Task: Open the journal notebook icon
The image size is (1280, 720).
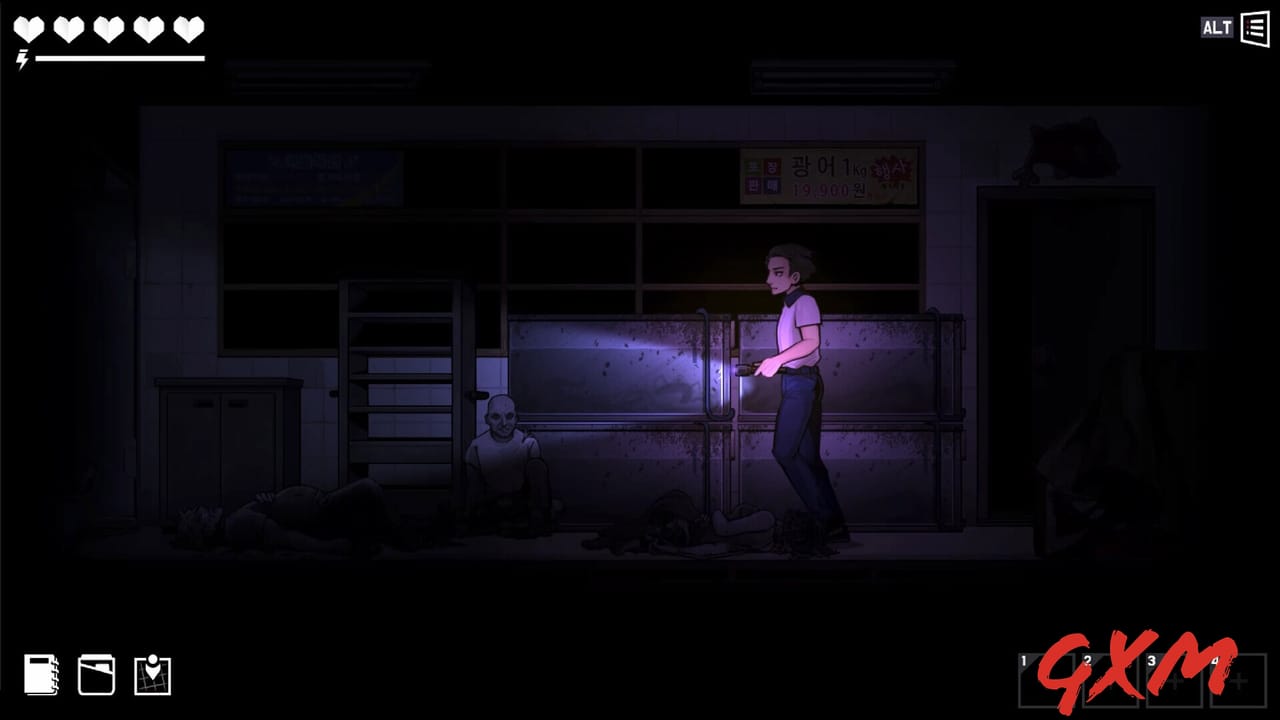Action: (40, 675)
